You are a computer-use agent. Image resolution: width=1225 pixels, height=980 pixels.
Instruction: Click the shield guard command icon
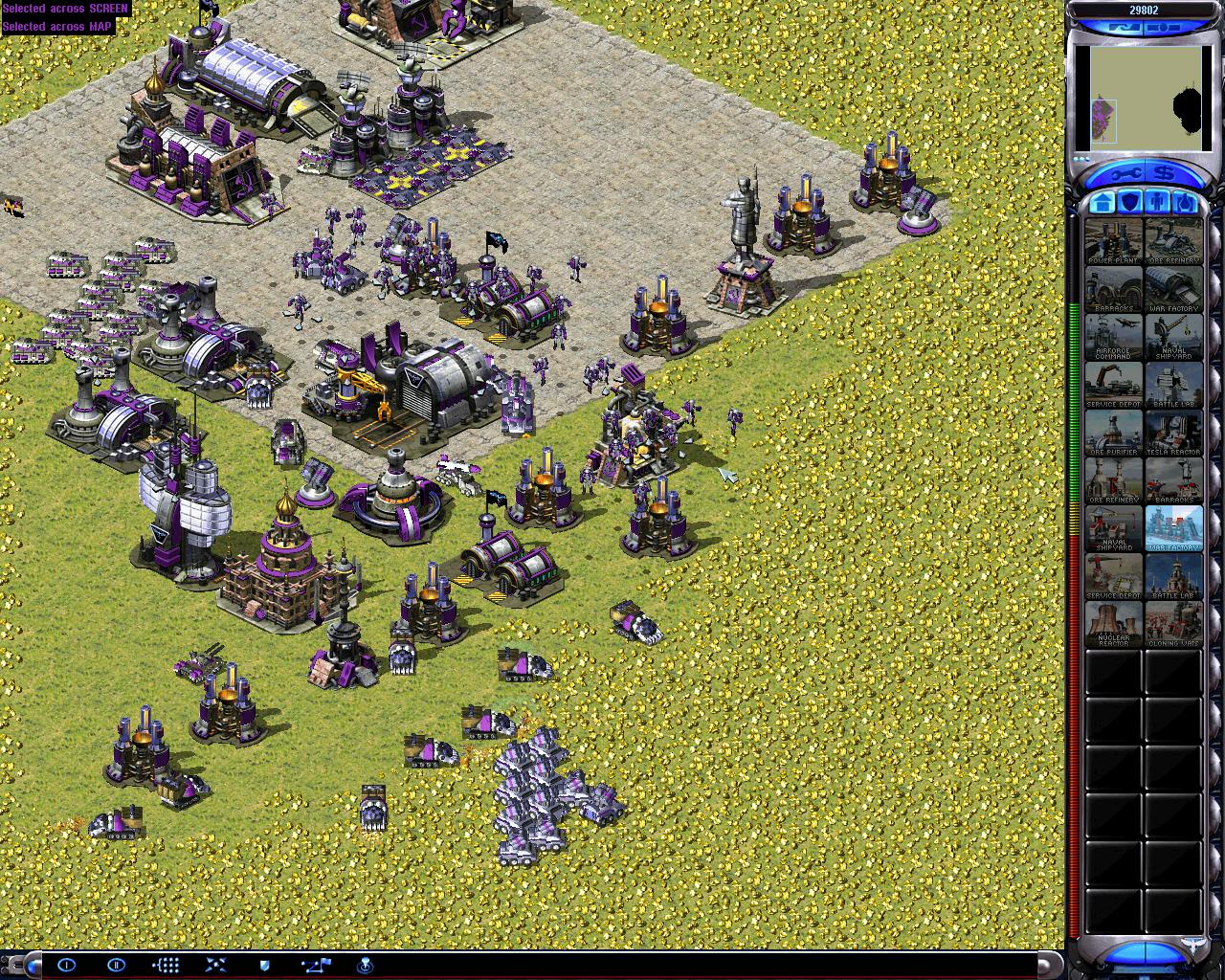[x=265, y=965]
